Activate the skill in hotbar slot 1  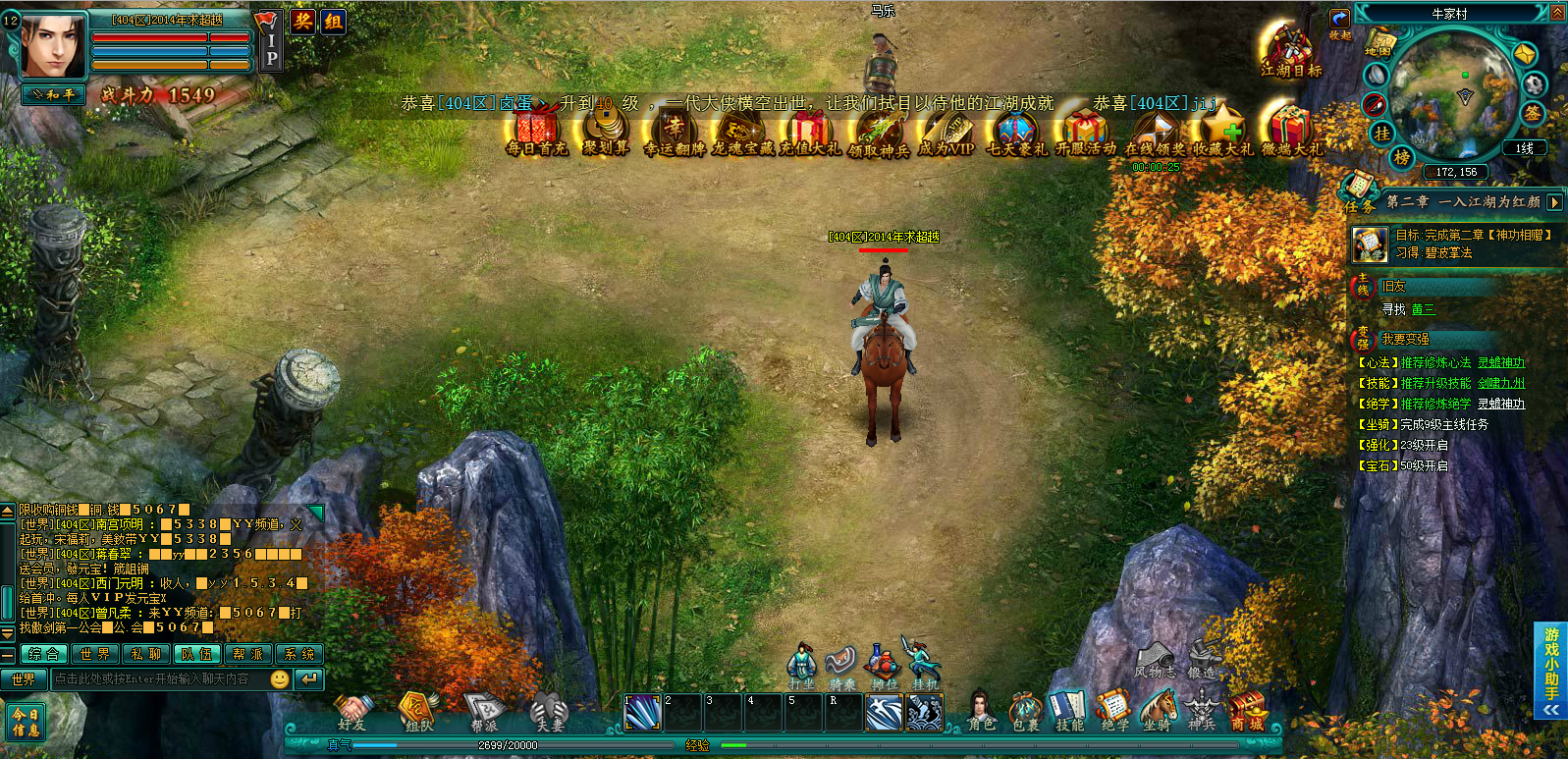pos(642,713)
